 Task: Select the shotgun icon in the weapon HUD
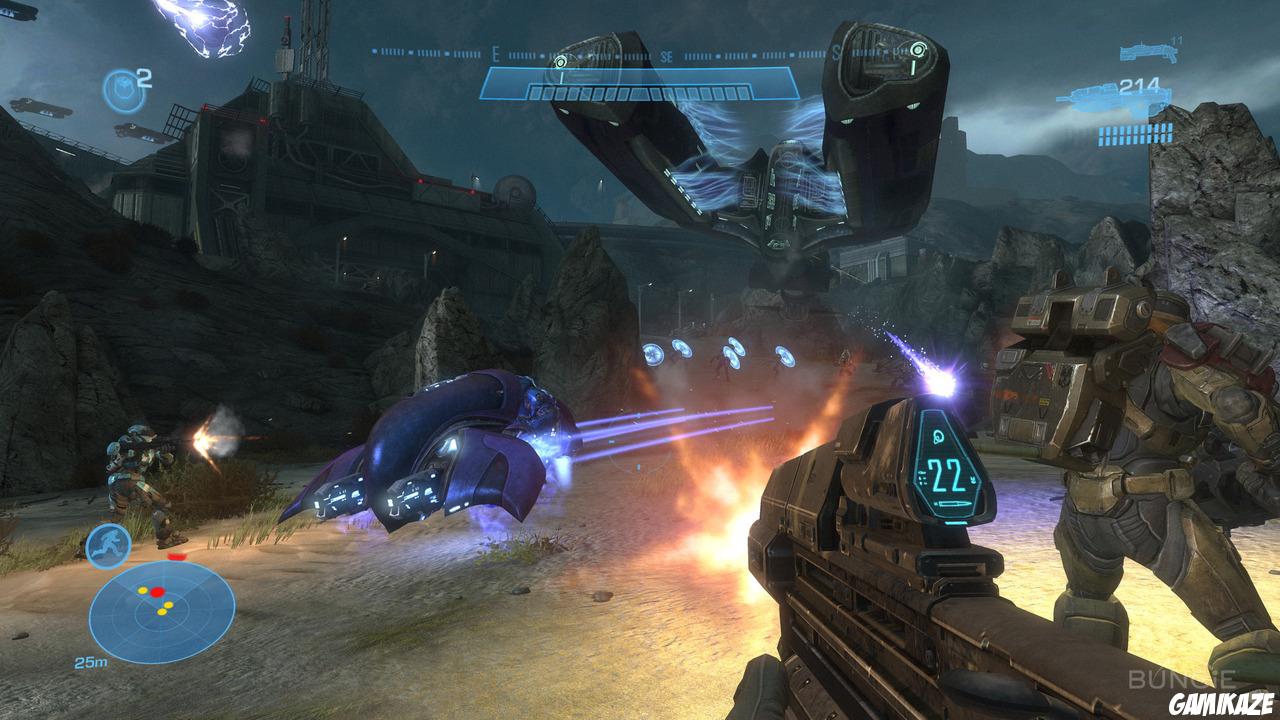click(1148, 52)
